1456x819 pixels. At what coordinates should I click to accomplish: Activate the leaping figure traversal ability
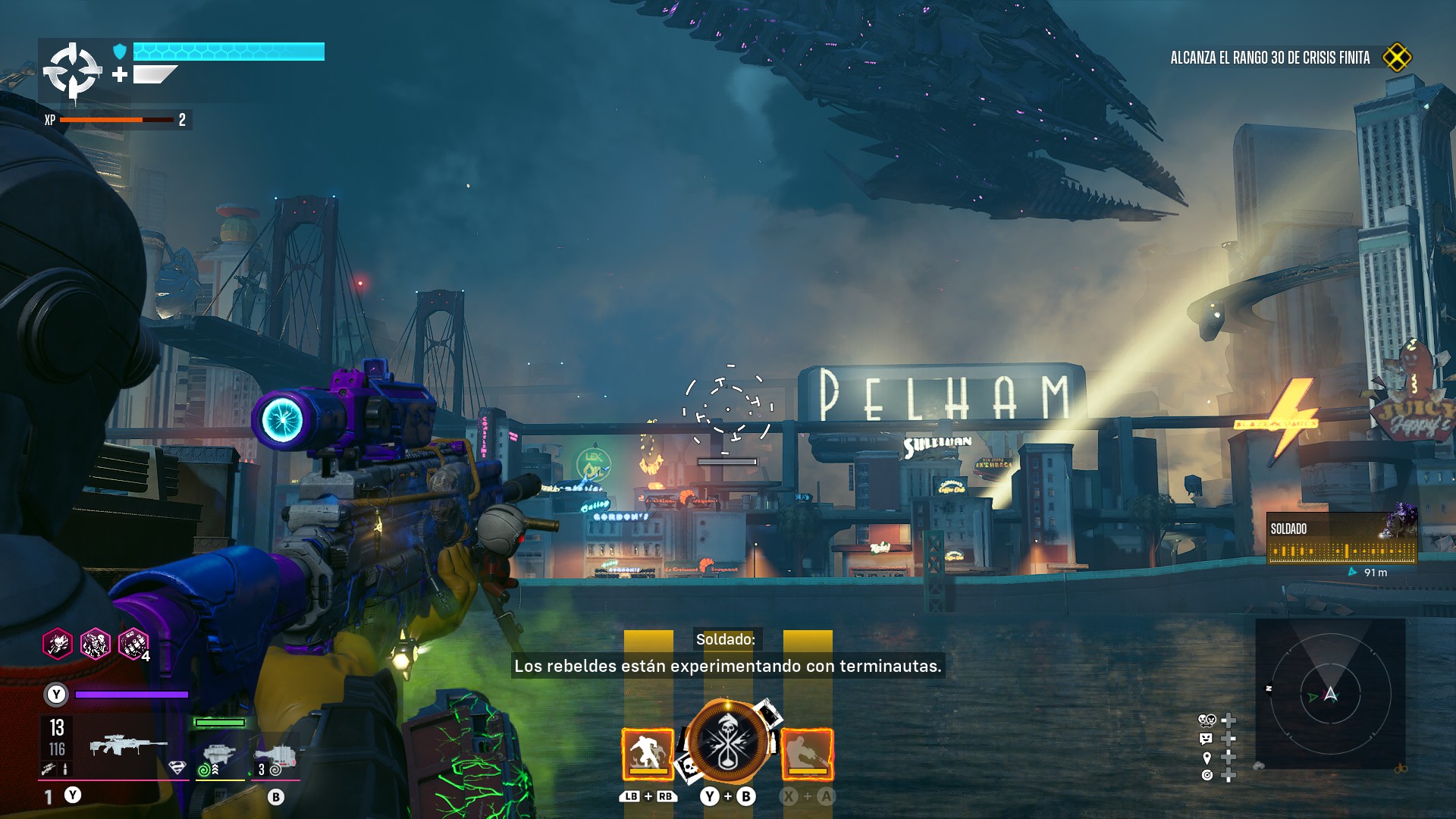tap(648, 754)
